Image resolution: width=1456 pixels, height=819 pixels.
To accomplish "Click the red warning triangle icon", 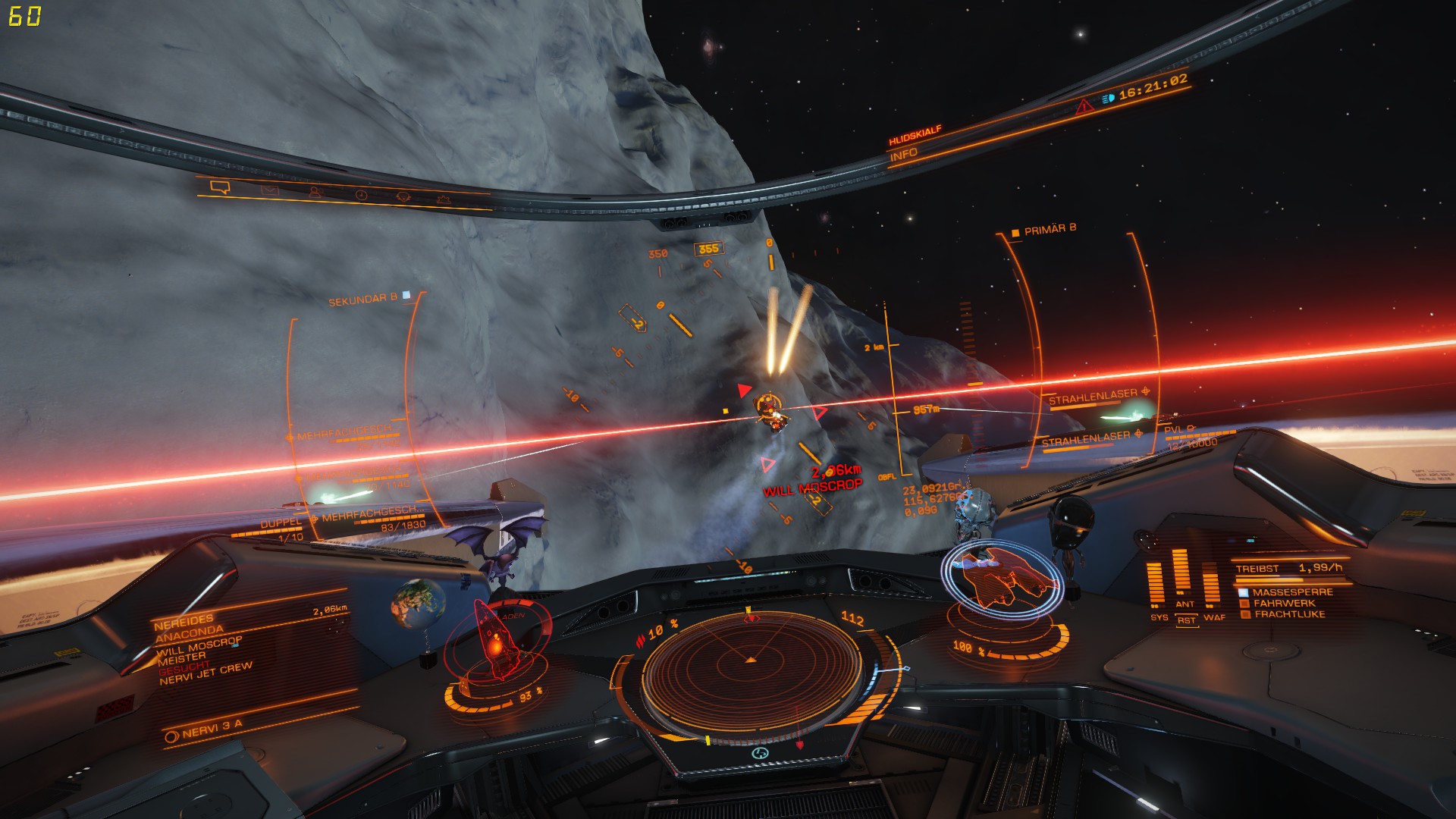I will 1084,107.
